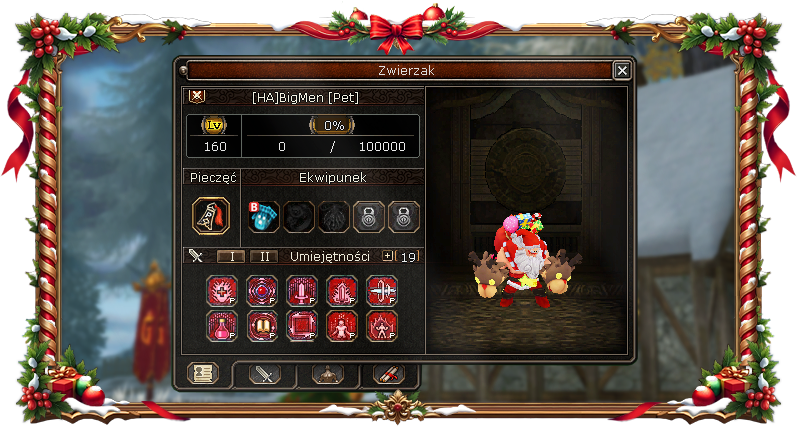Open the scroll tab at the bottom

[x=386, y=374]
